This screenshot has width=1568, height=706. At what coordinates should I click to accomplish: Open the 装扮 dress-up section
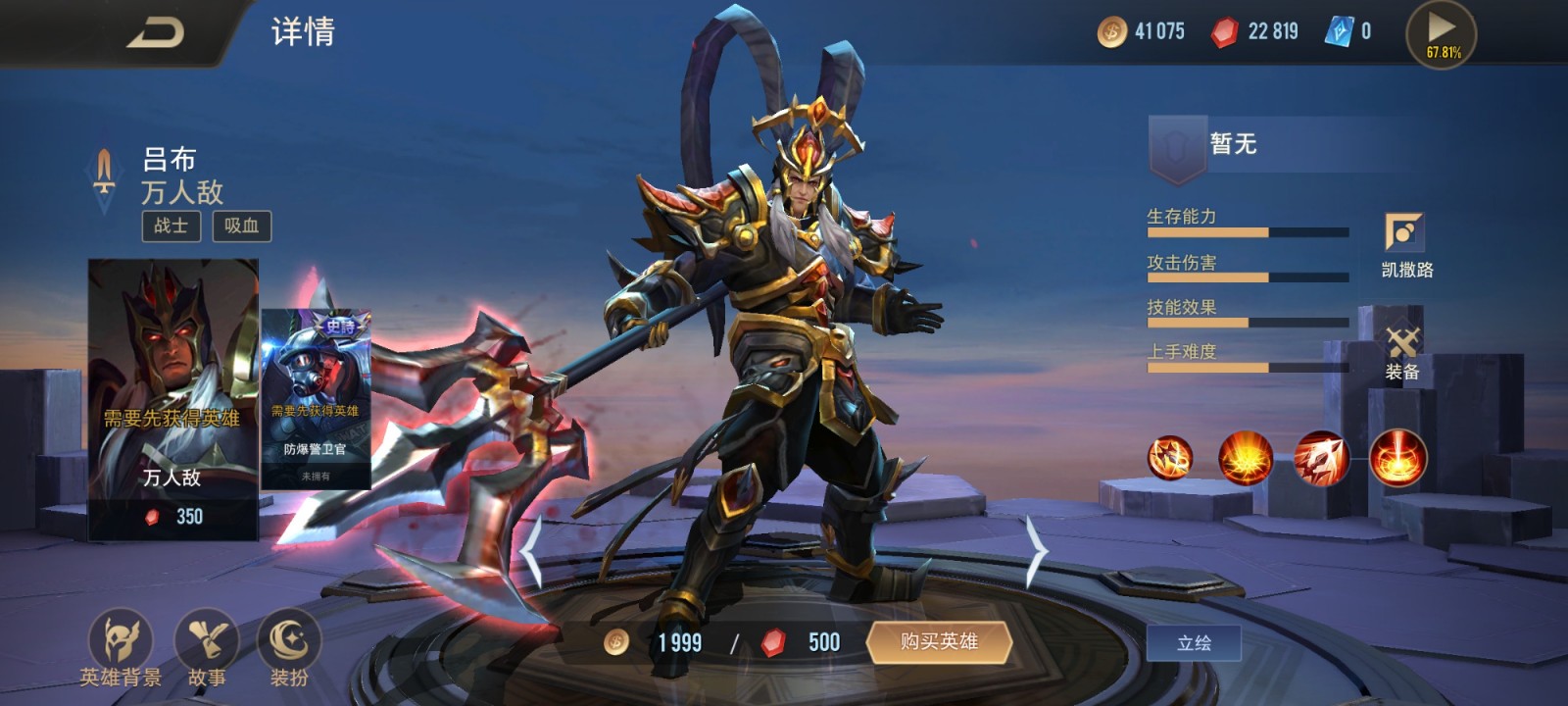click(x=289, y=647)
